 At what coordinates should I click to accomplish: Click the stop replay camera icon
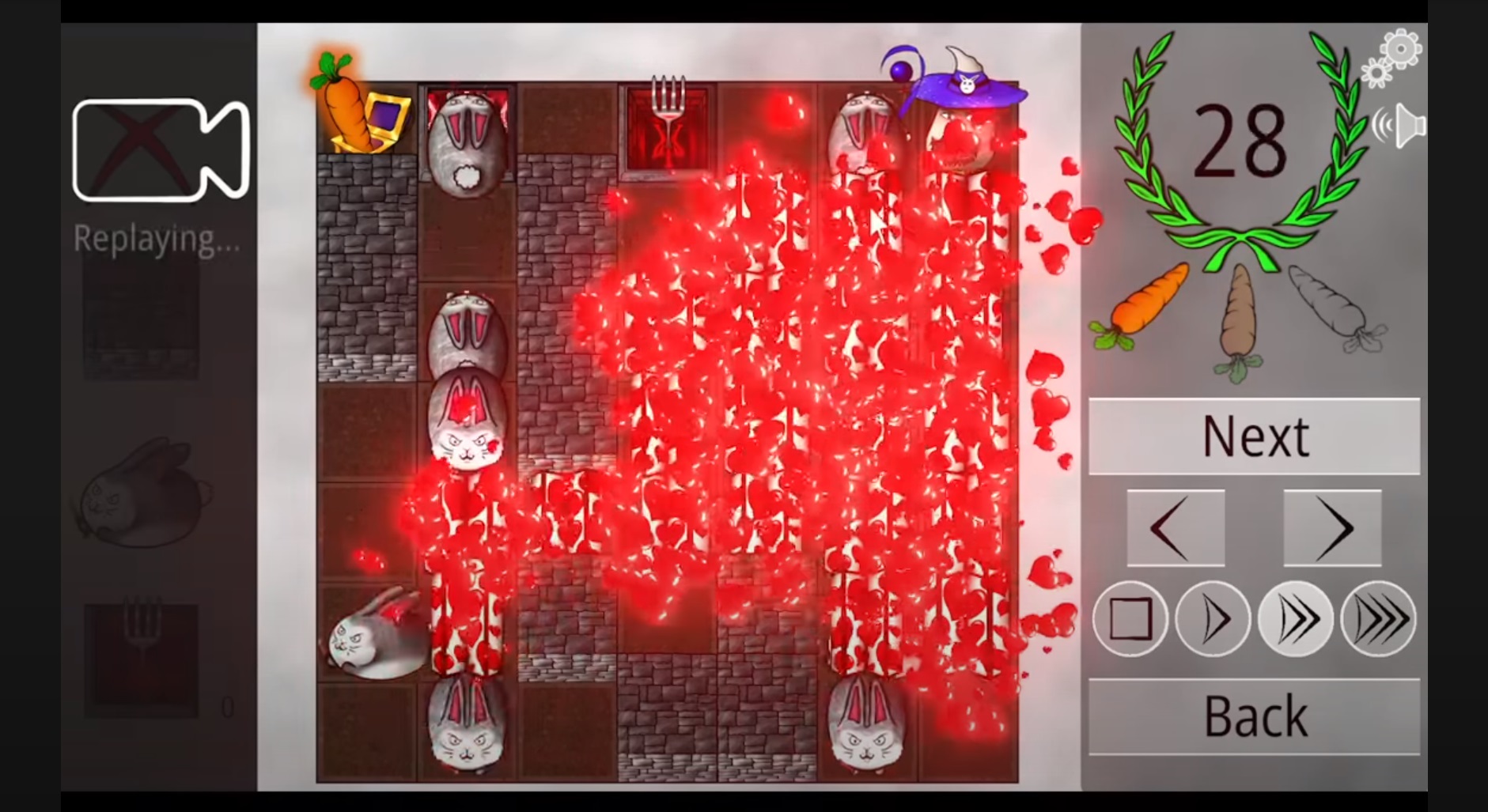[161, 147]
